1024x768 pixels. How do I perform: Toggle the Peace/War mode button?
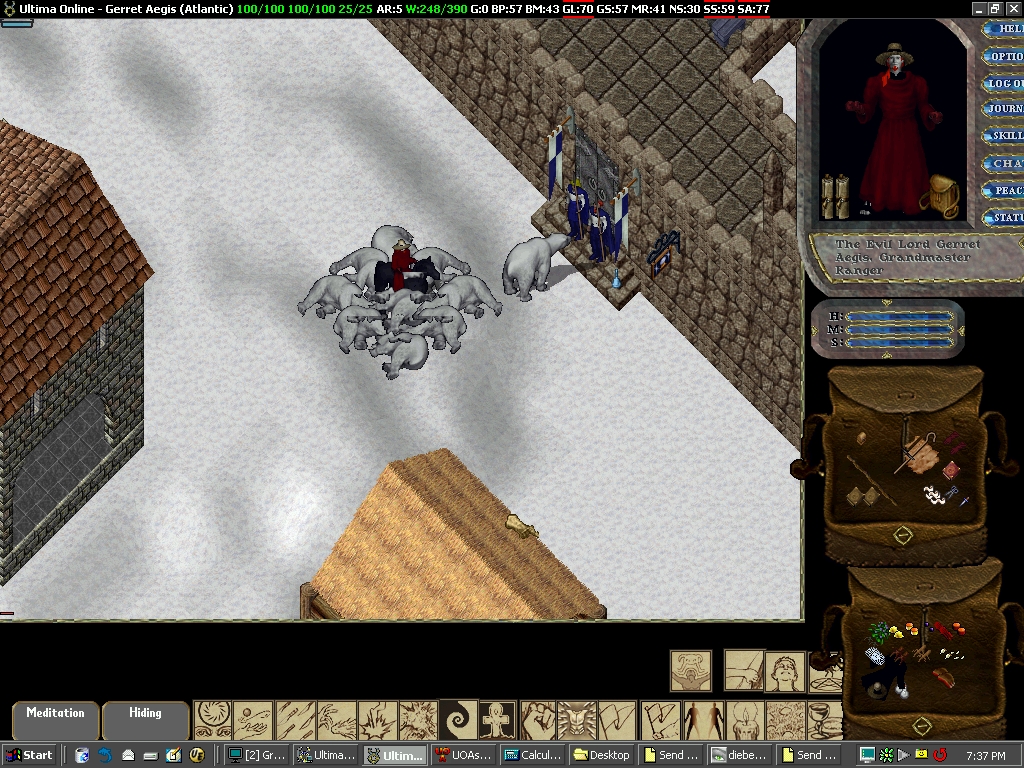(1005, 190)
